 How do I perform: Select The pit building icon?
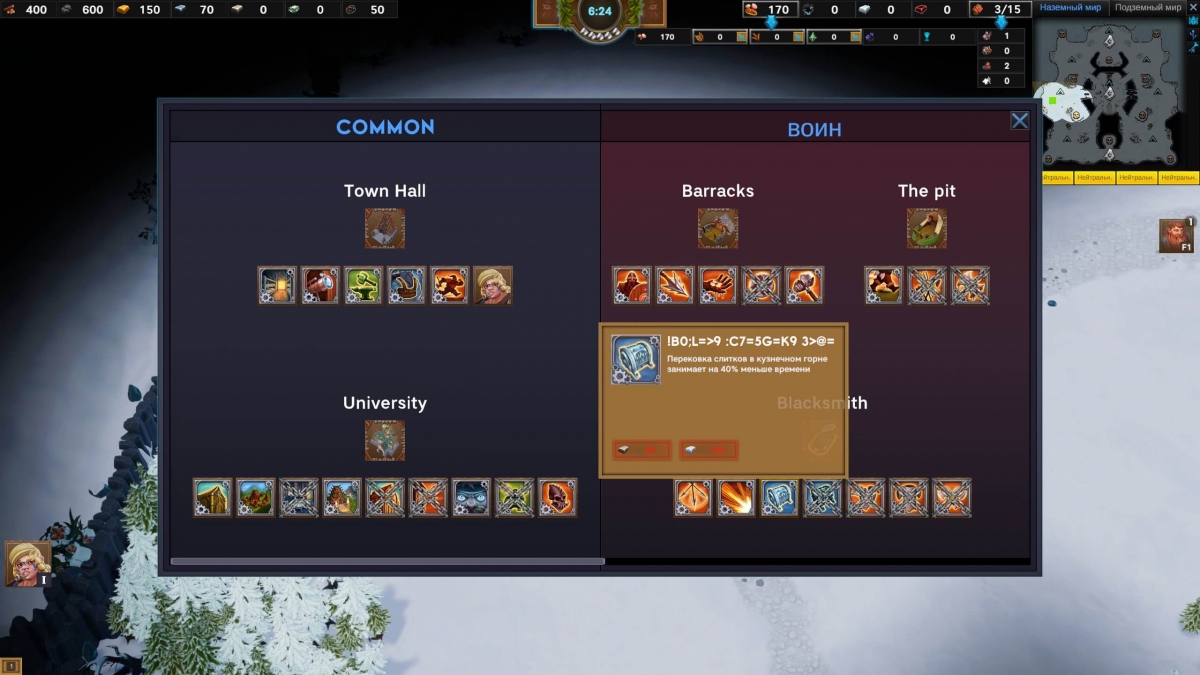click(927, 228)
